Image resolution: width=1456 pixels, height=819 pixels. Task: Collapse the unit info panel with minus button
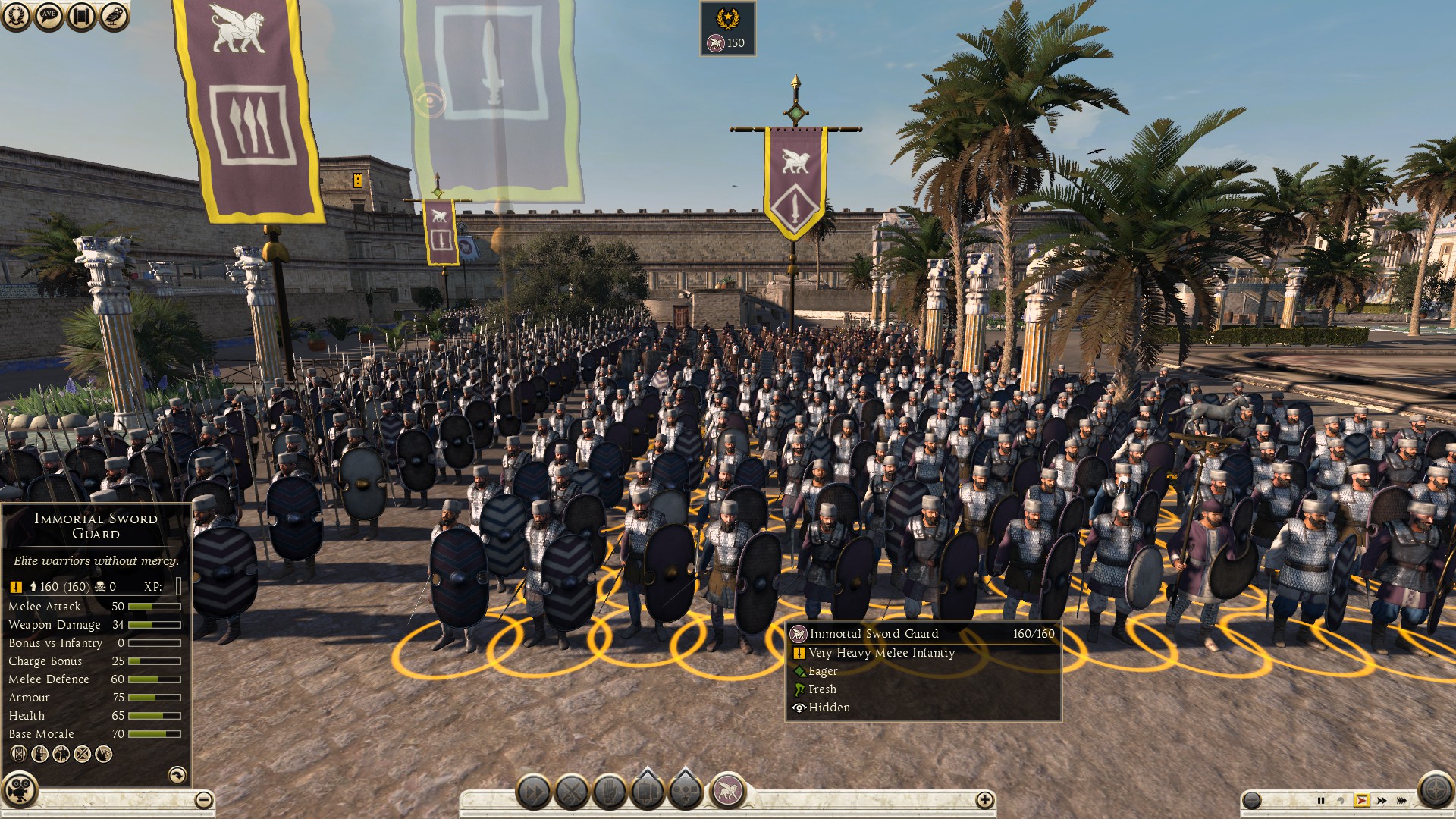pos(203,799)
